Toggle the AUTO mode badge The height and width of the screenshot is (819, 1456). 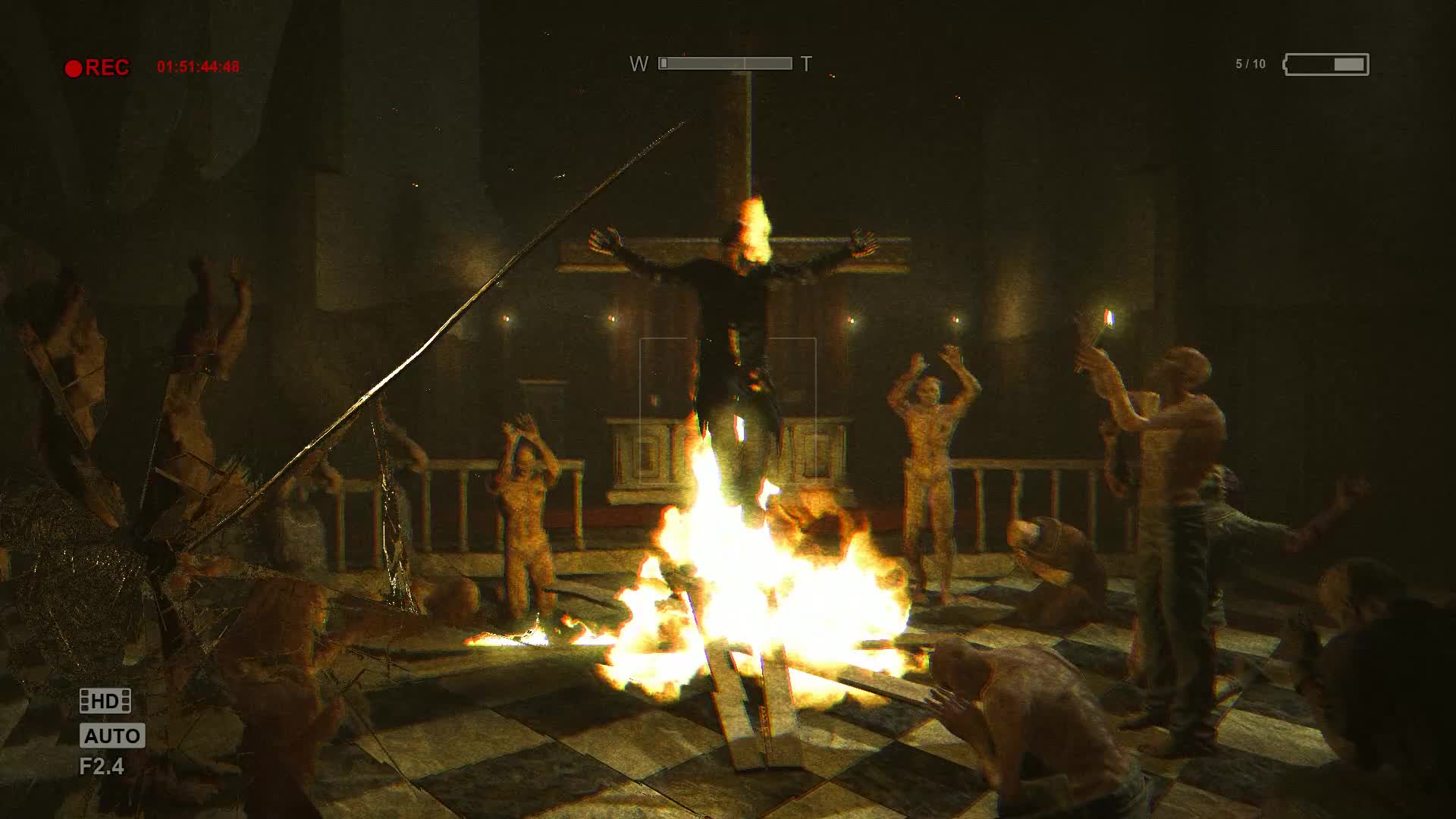coord(112,736)
